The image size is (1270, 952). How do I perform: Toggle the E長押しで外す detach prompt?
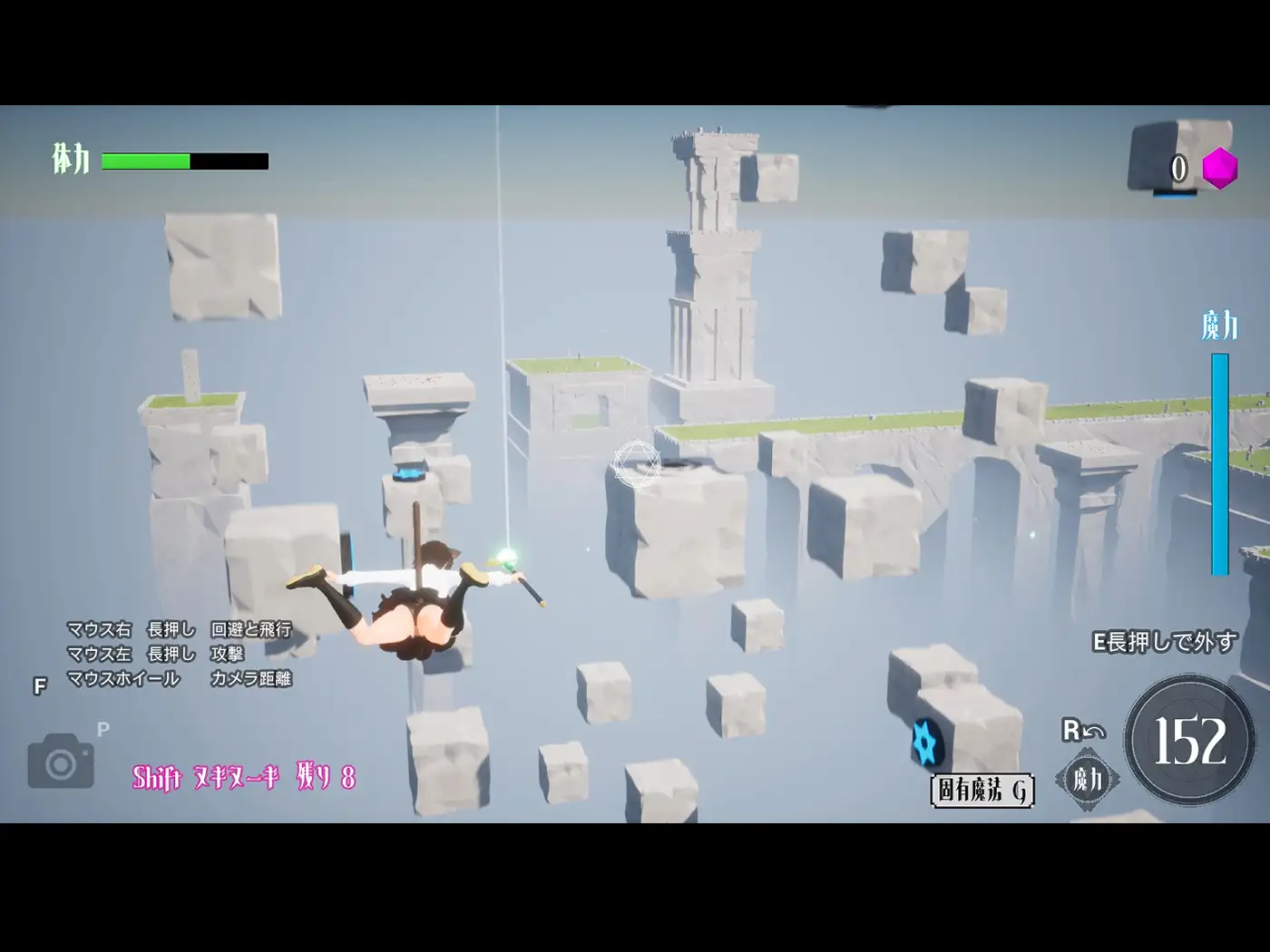click(x=1165, y=640)
